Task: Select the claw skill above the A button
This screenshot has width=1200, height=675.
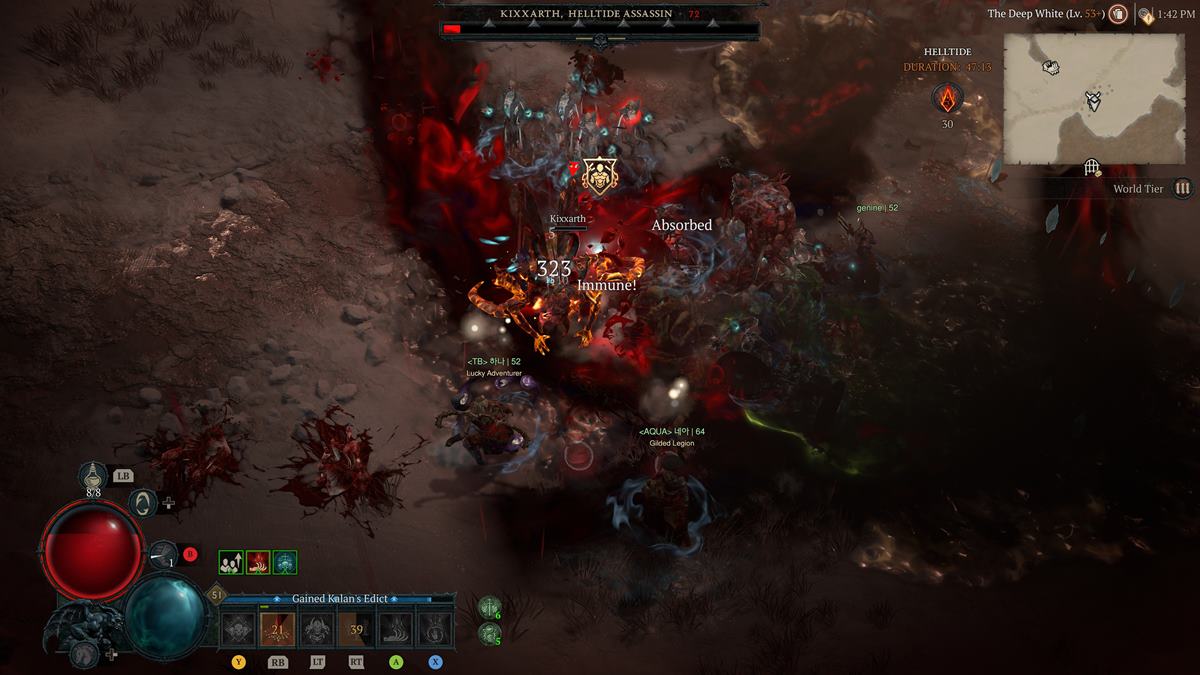Action: tap(395, 629)
